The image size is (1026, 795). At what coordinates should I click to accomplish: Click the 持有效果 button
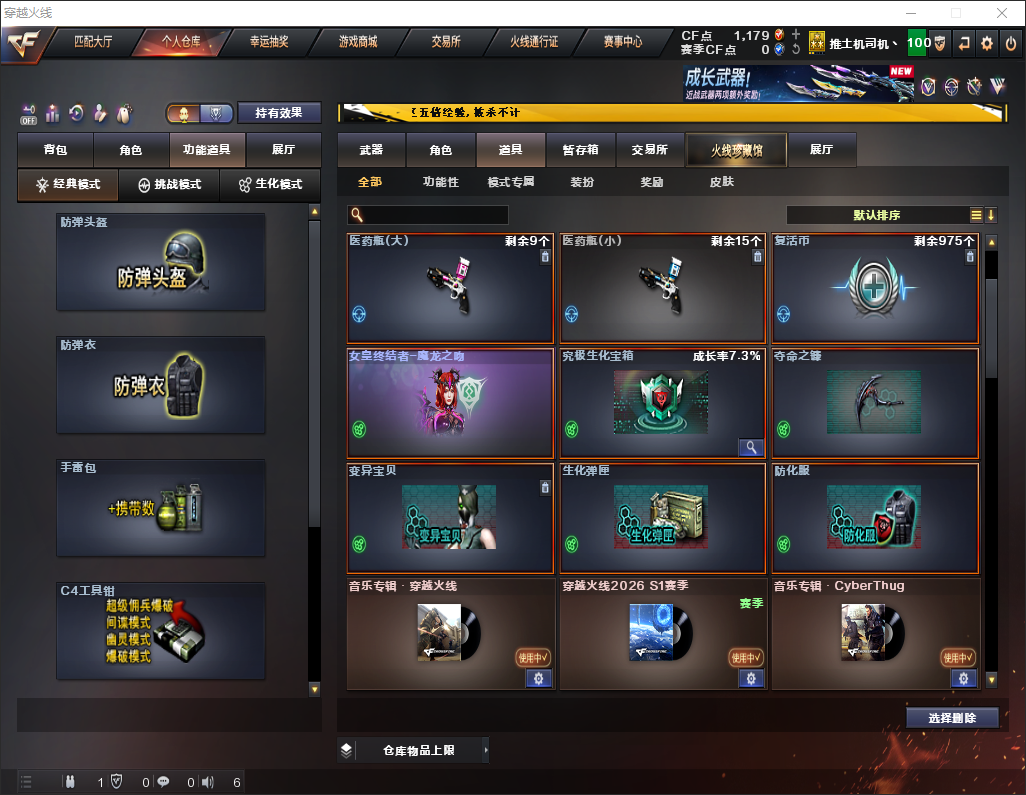pyautogui.click(x=278, y=113)
